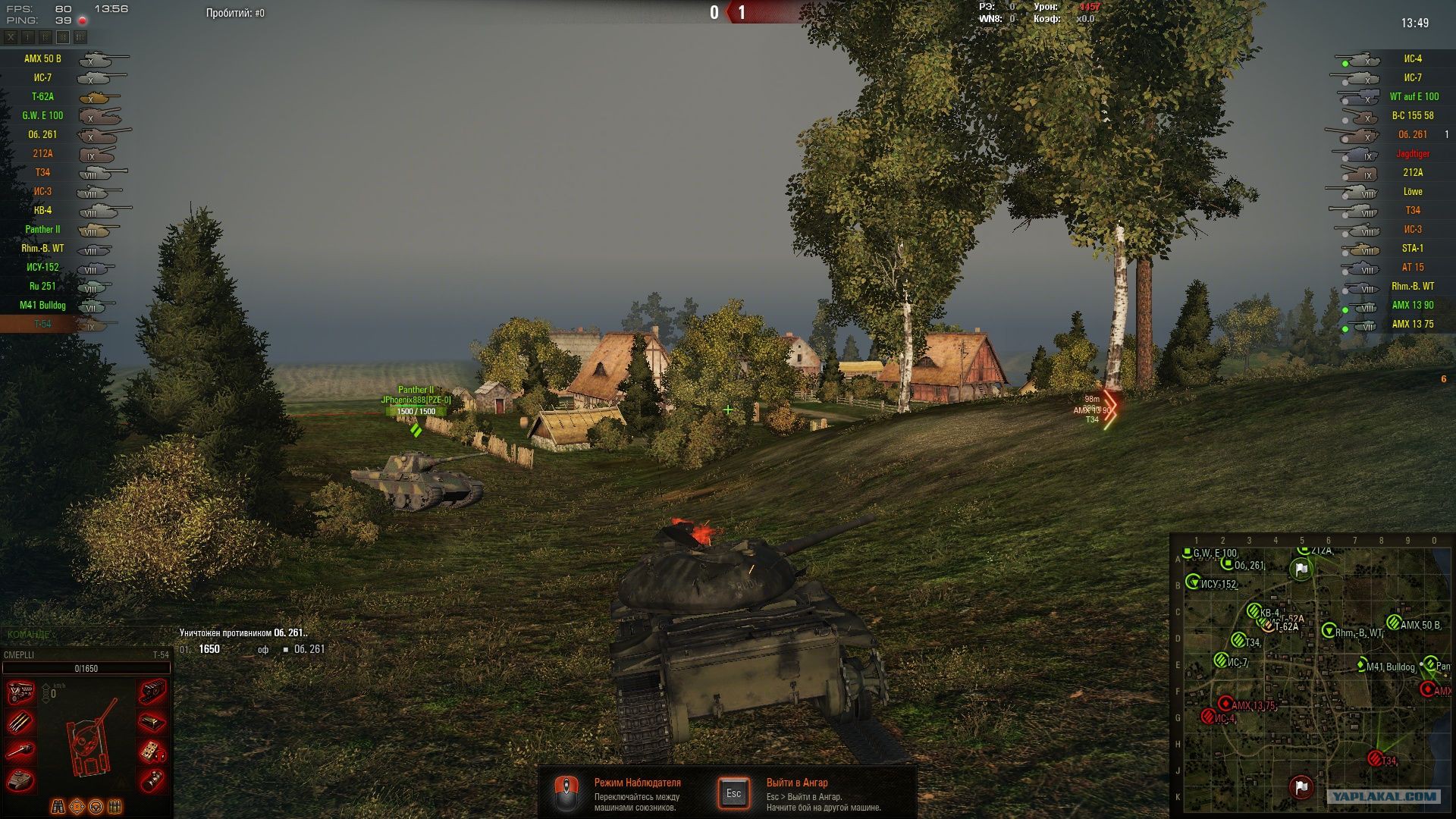Click the binoculars crew icon on damage panel
Image resolution: width=1456 pixels, height=819 pixels.
[x=58, y=806]
